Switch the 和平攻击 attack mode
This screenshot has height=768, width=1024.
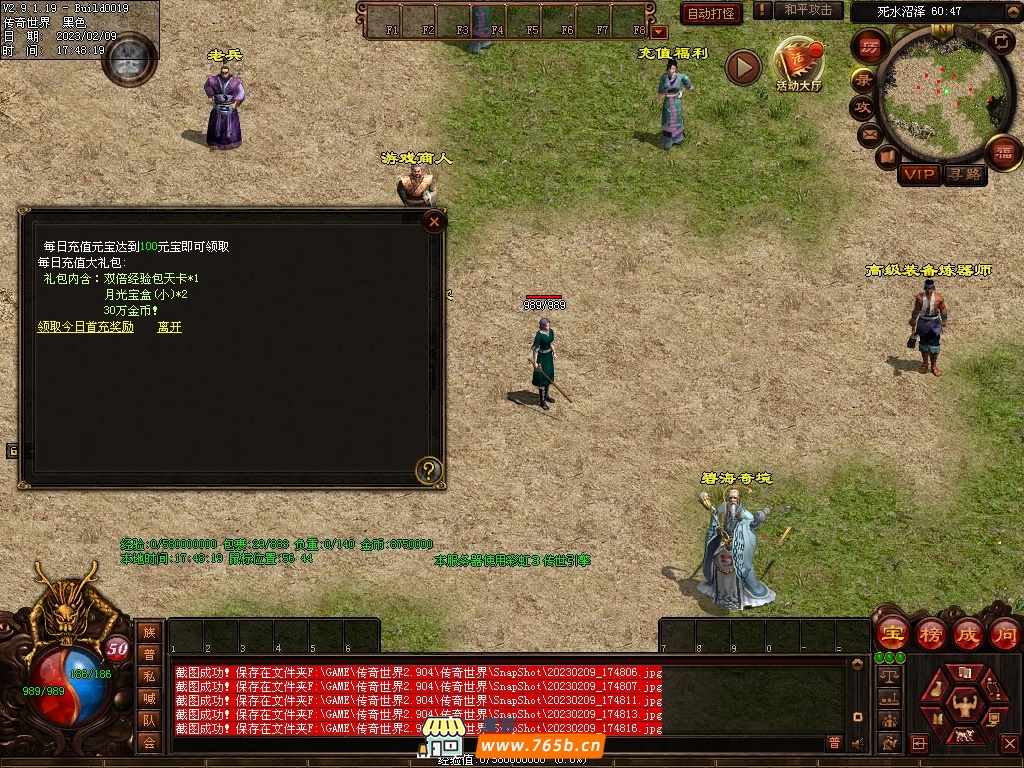click(x=808, y=10)
